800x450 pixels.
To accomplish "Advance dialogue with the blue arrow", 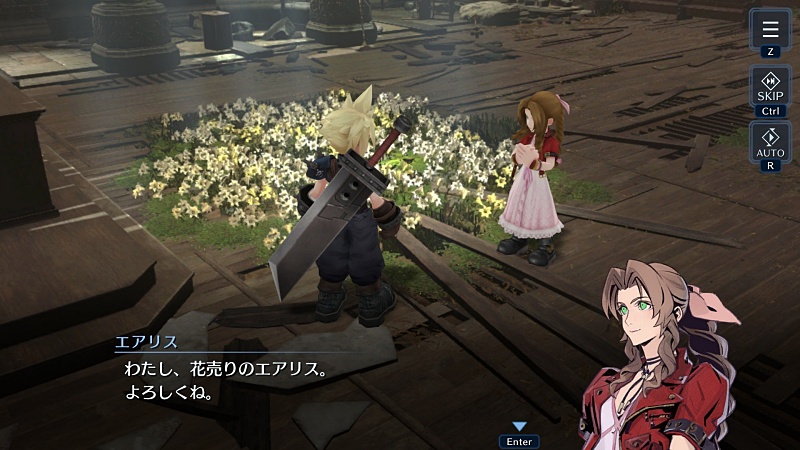I will [x=519, y=427].
